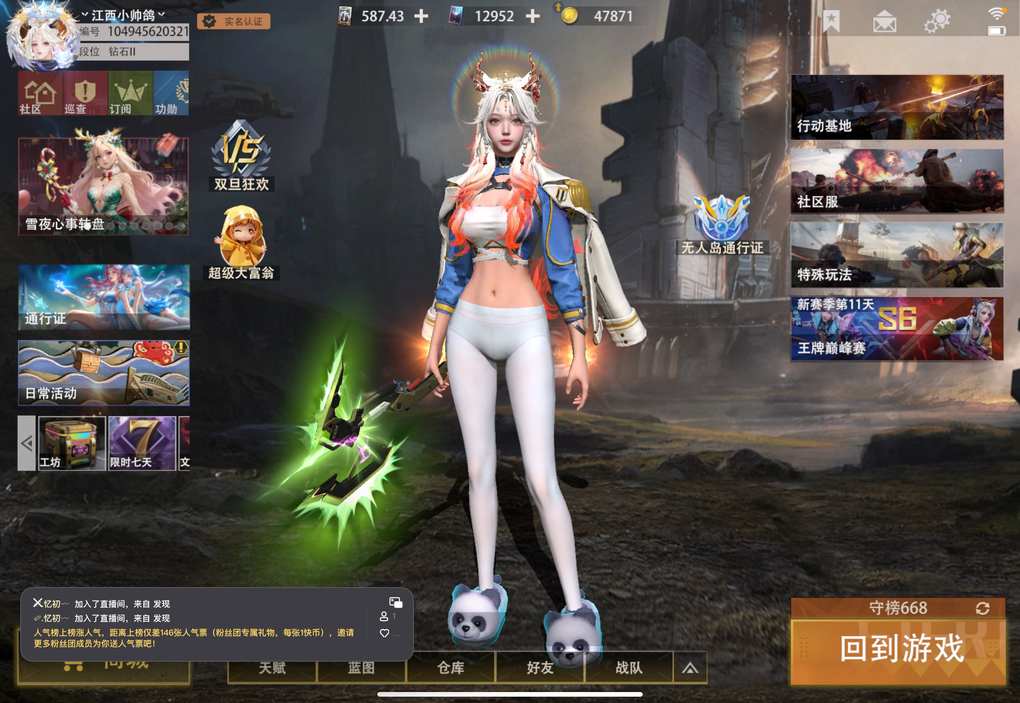Open the 无人岛通行证 pass icon

(x=721, y=224)
